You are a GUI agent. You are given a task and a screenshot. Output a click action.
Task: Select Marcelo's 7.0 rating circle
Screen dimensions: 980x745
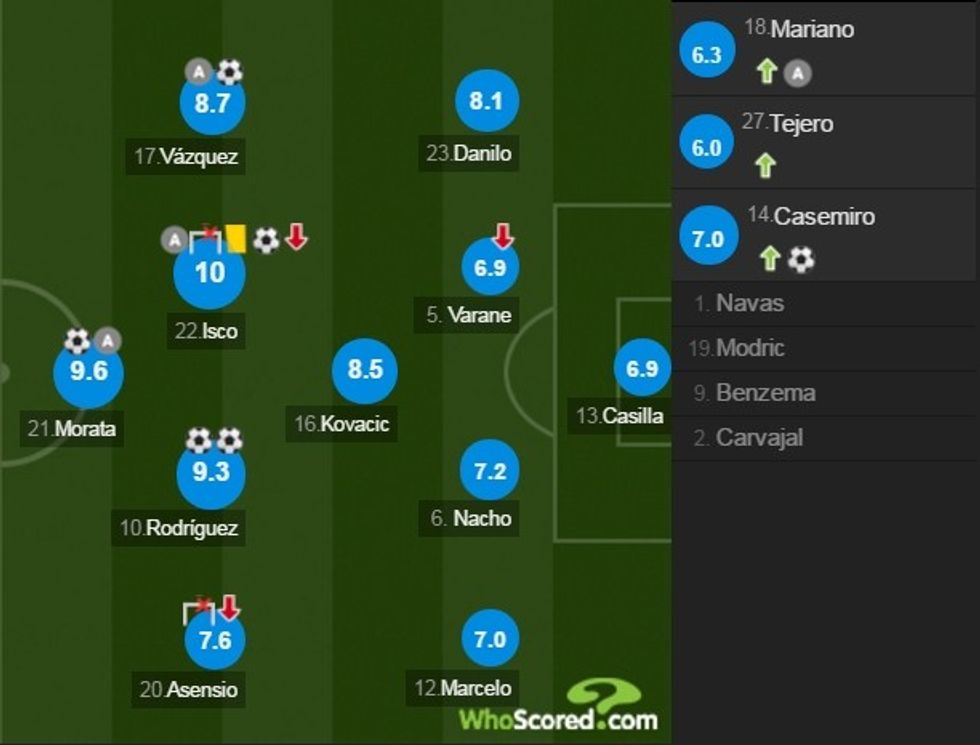pos(490,639)
